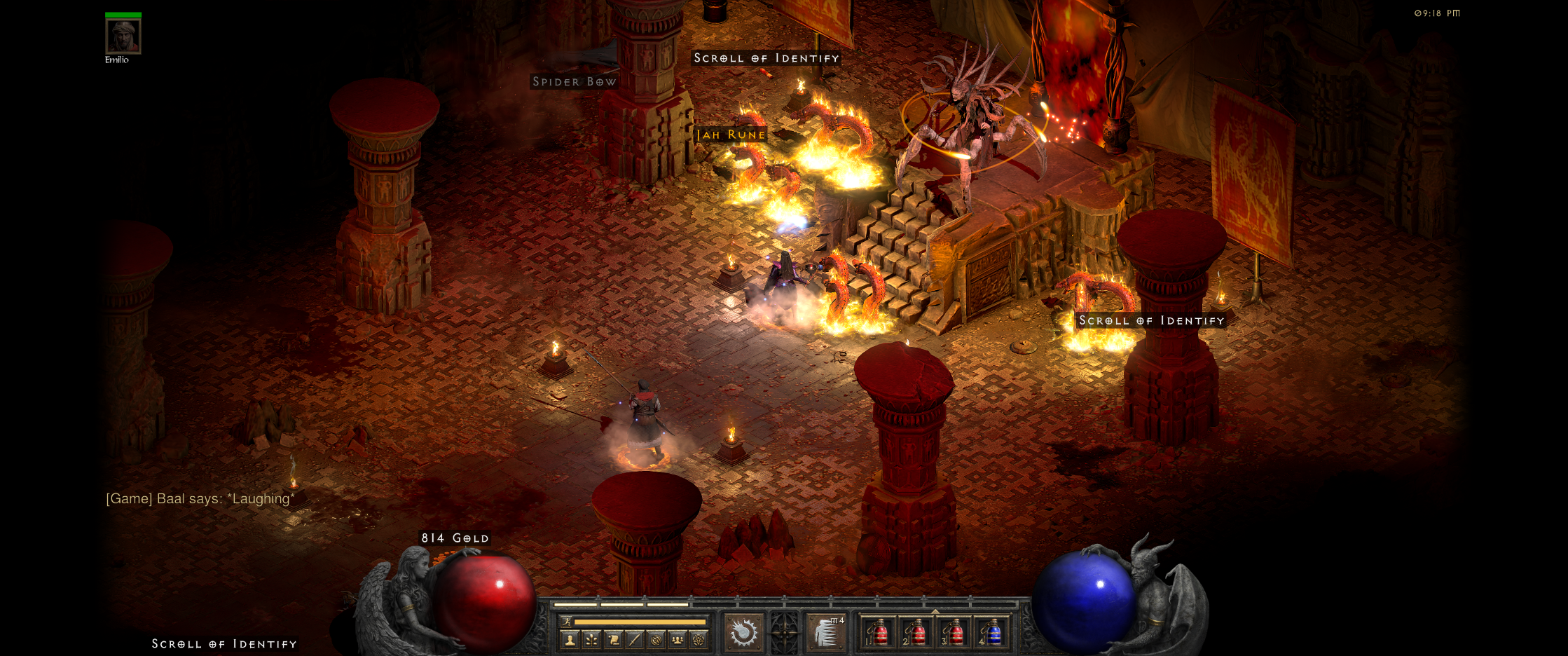Expand the belt with the small arrow
This screenshot has height=656, width=1568.
(935, 612)
